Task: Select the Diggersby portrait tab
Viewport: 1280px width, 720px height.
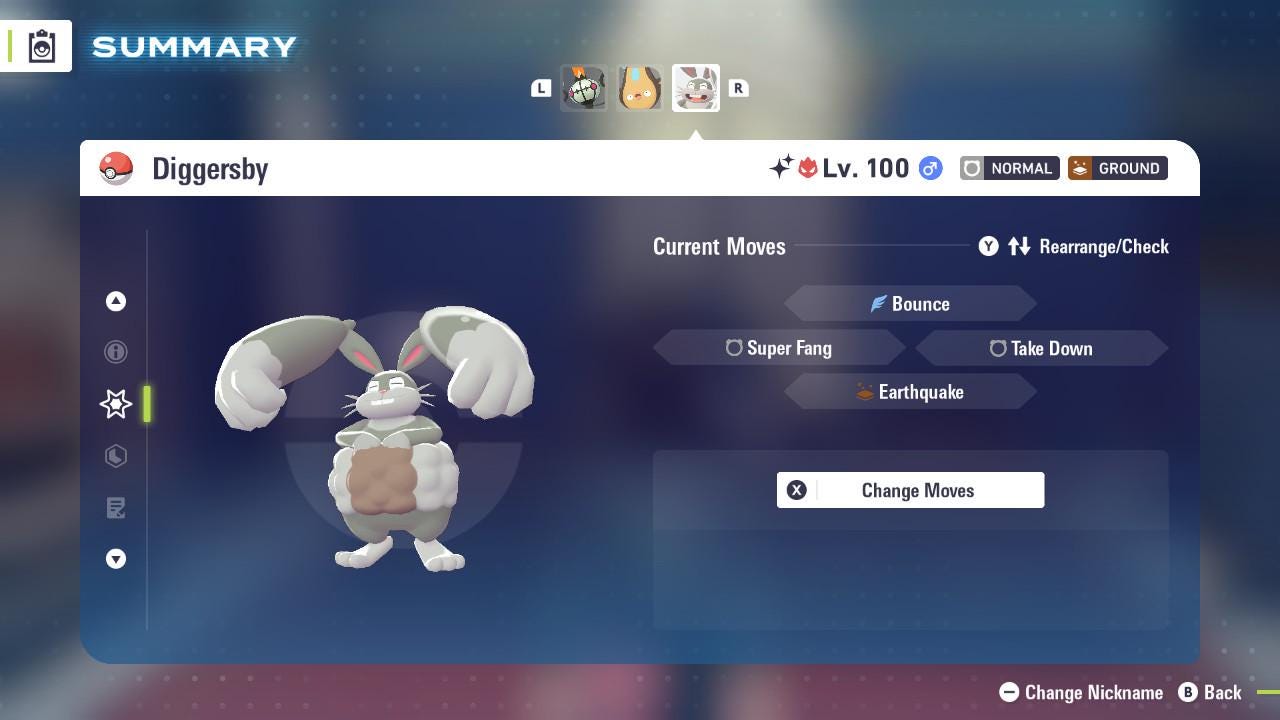Action: tap(695, 87)
